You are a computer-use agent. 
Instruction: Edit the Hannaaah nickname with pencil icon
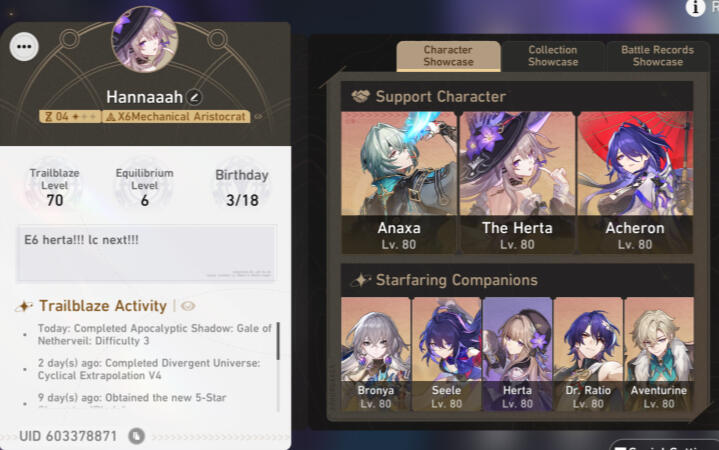tap(195, 97)
